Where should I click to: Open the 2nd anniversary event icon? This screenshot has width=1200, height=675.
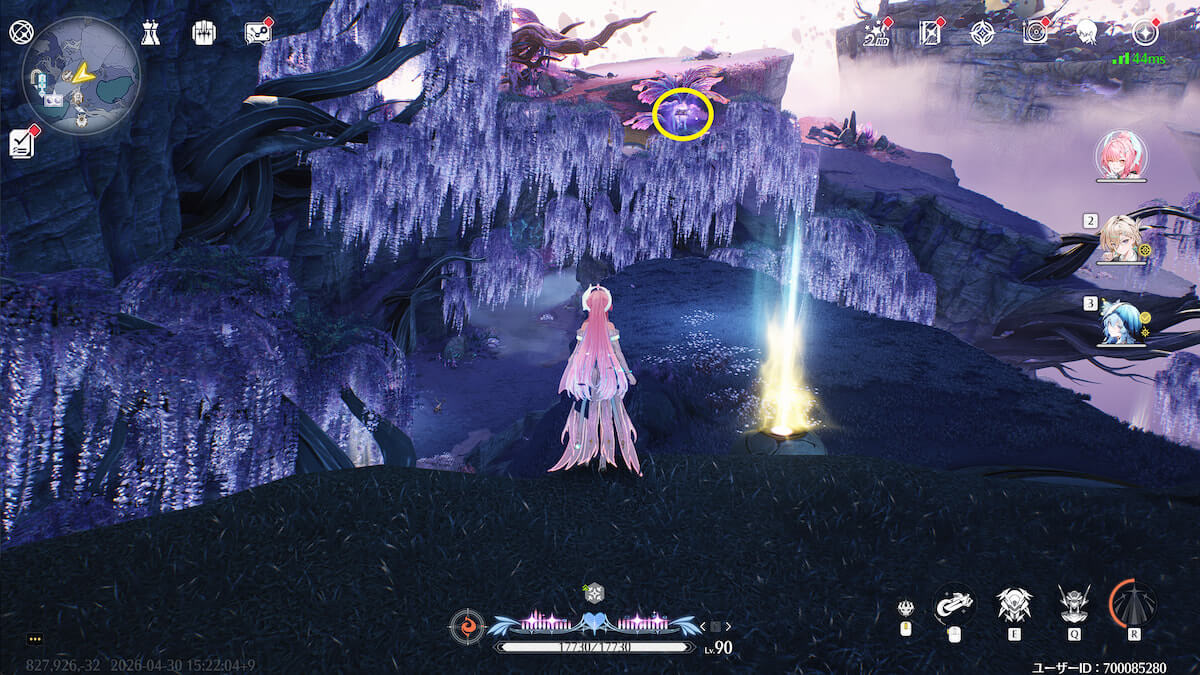click(x=876, y=33)
